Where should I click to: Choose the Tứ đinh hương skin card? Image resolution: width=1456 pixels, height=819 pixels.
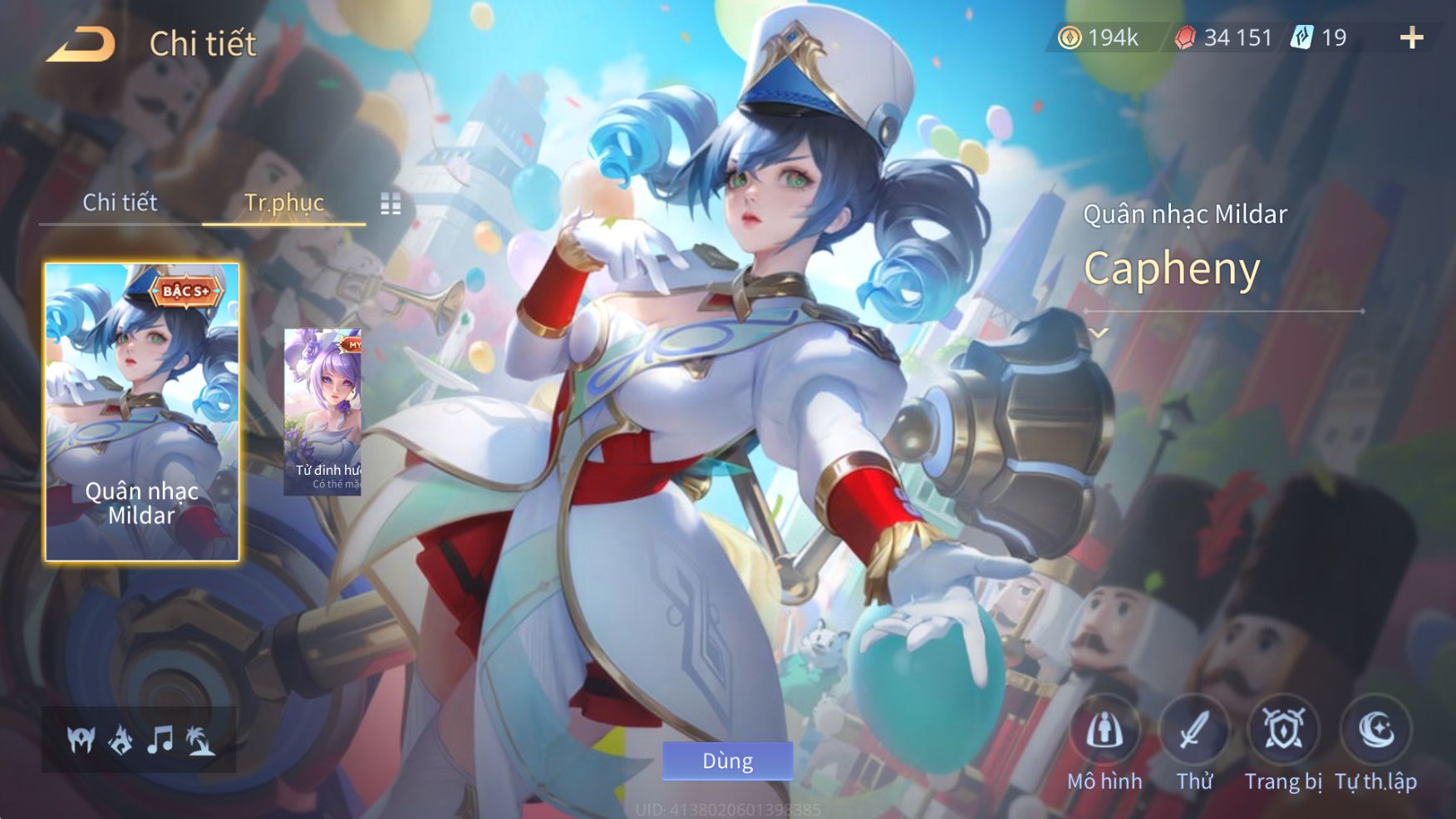322,412
